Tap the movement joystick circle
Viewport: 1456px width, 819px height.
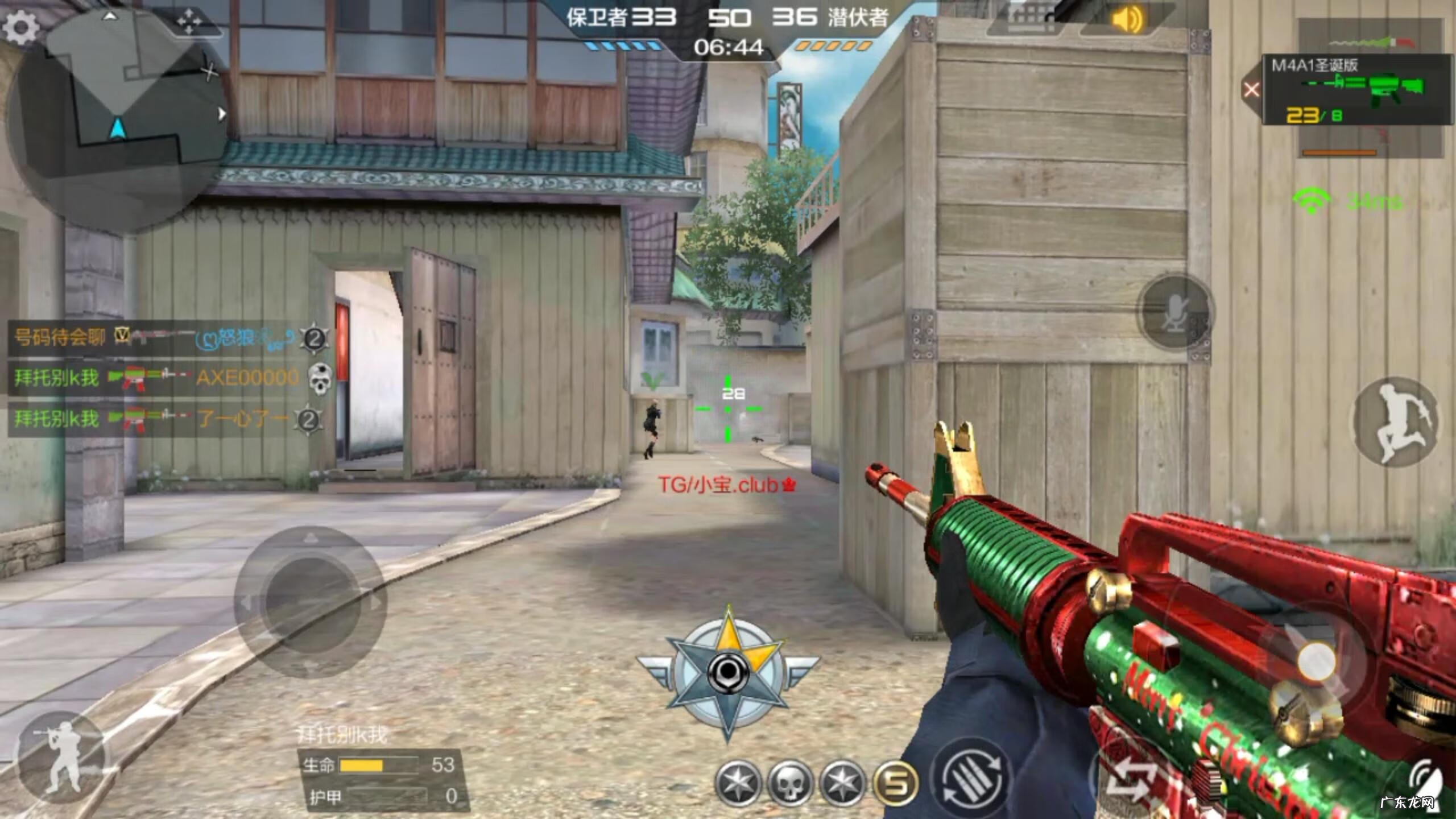click(310, 600)
